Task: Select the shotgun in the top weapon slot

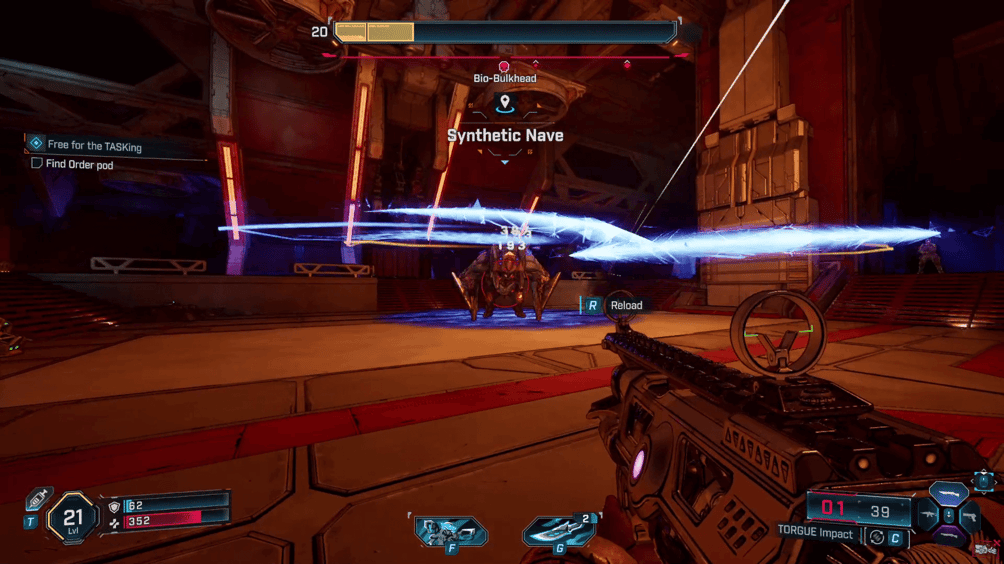Action: [948, 494]
